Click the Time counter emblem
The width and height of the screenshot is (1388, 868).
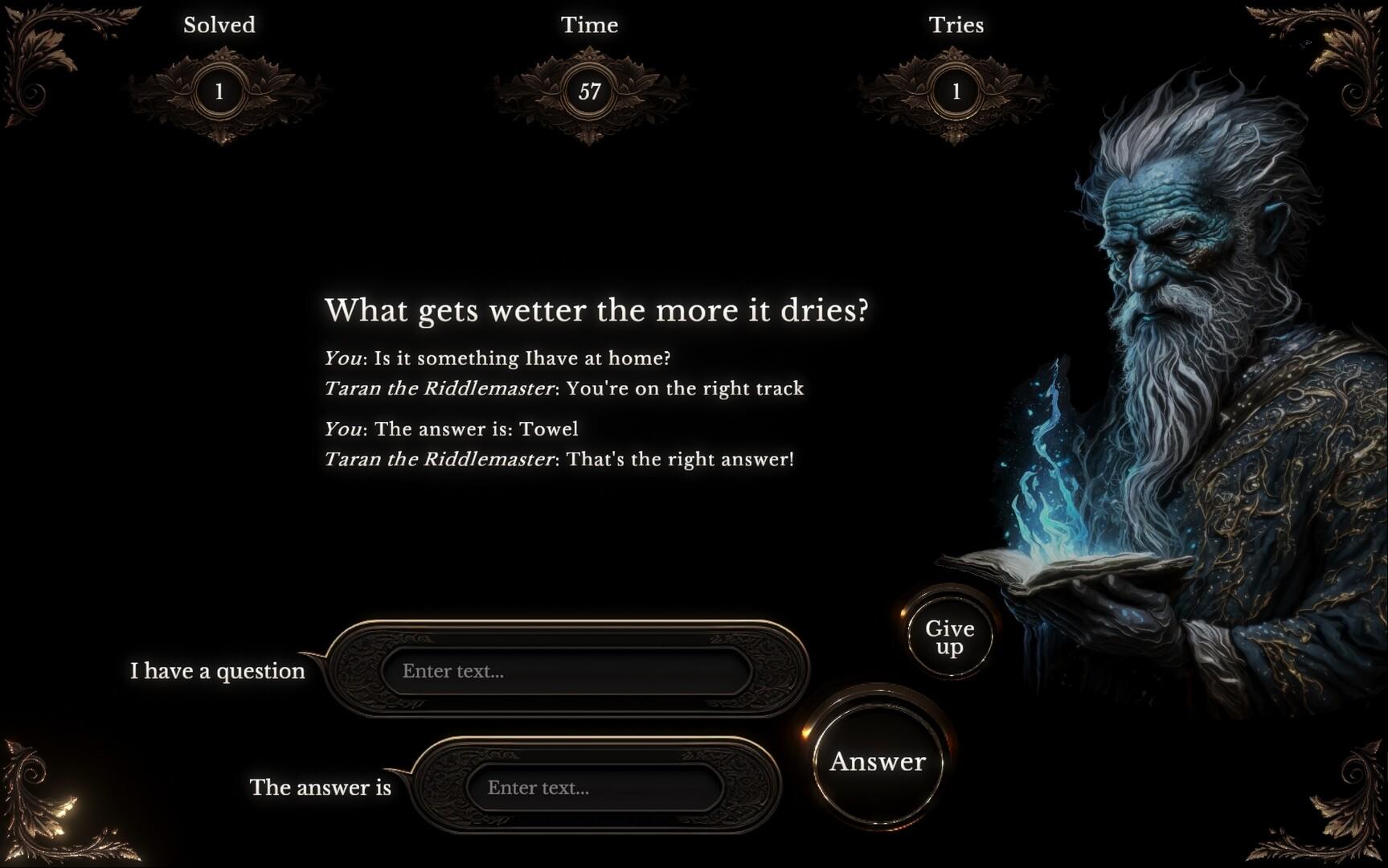coord(592,91)
